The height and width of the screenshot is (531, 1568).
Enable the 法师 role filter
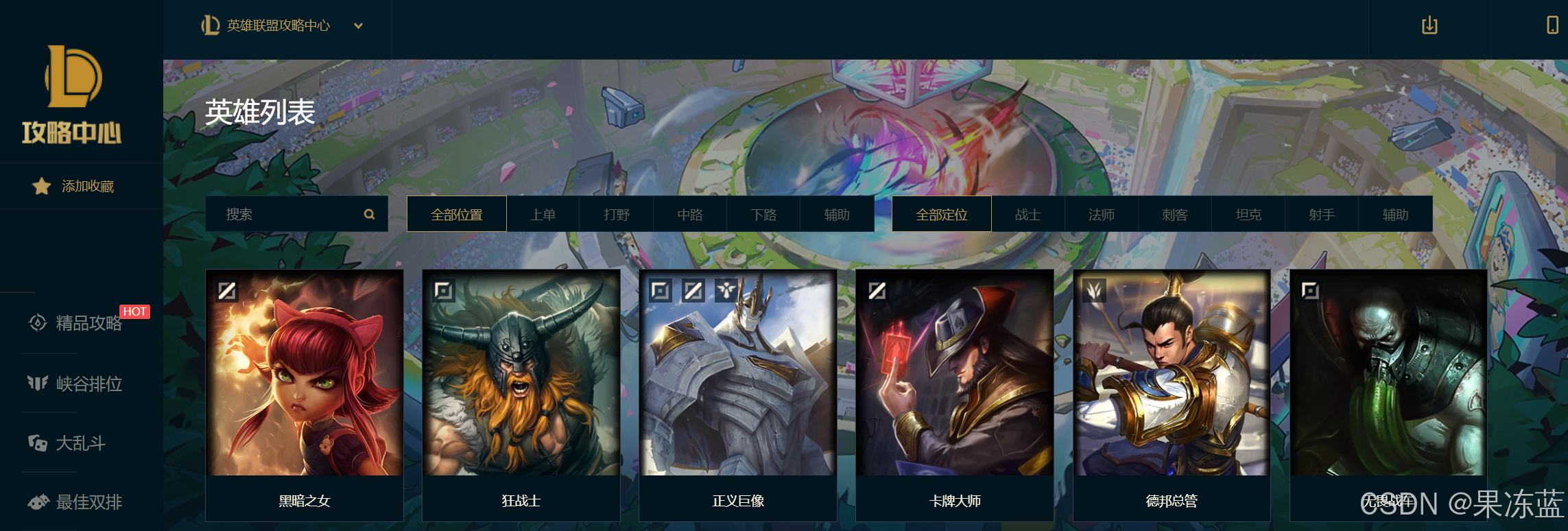(x=1101, y=213)
